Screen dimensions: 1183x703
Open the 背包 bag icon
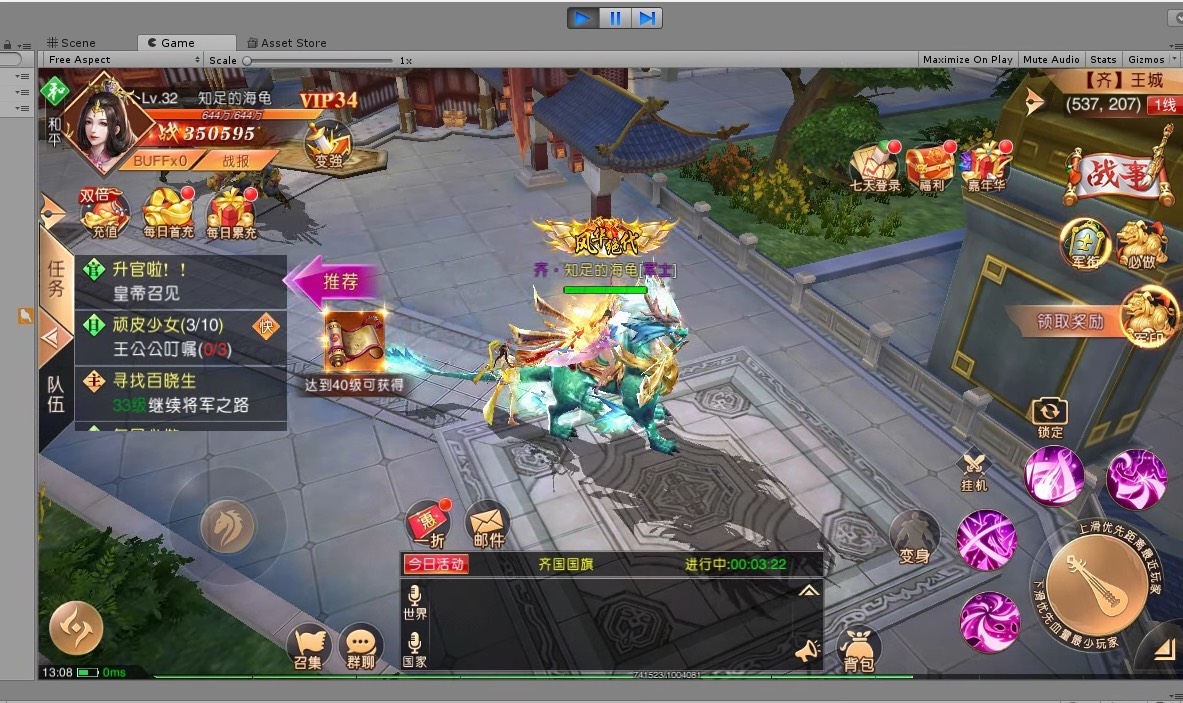(858, 647)
